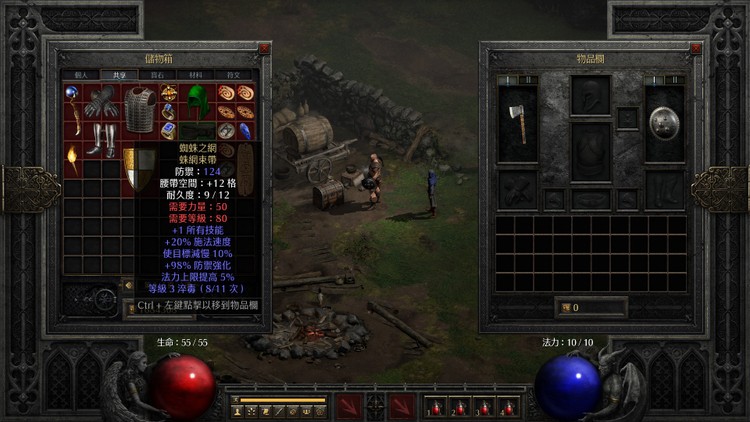Open the 材料 materials tab
The width and height of the screenshot is (750, 422).
(x=194, y=74)
